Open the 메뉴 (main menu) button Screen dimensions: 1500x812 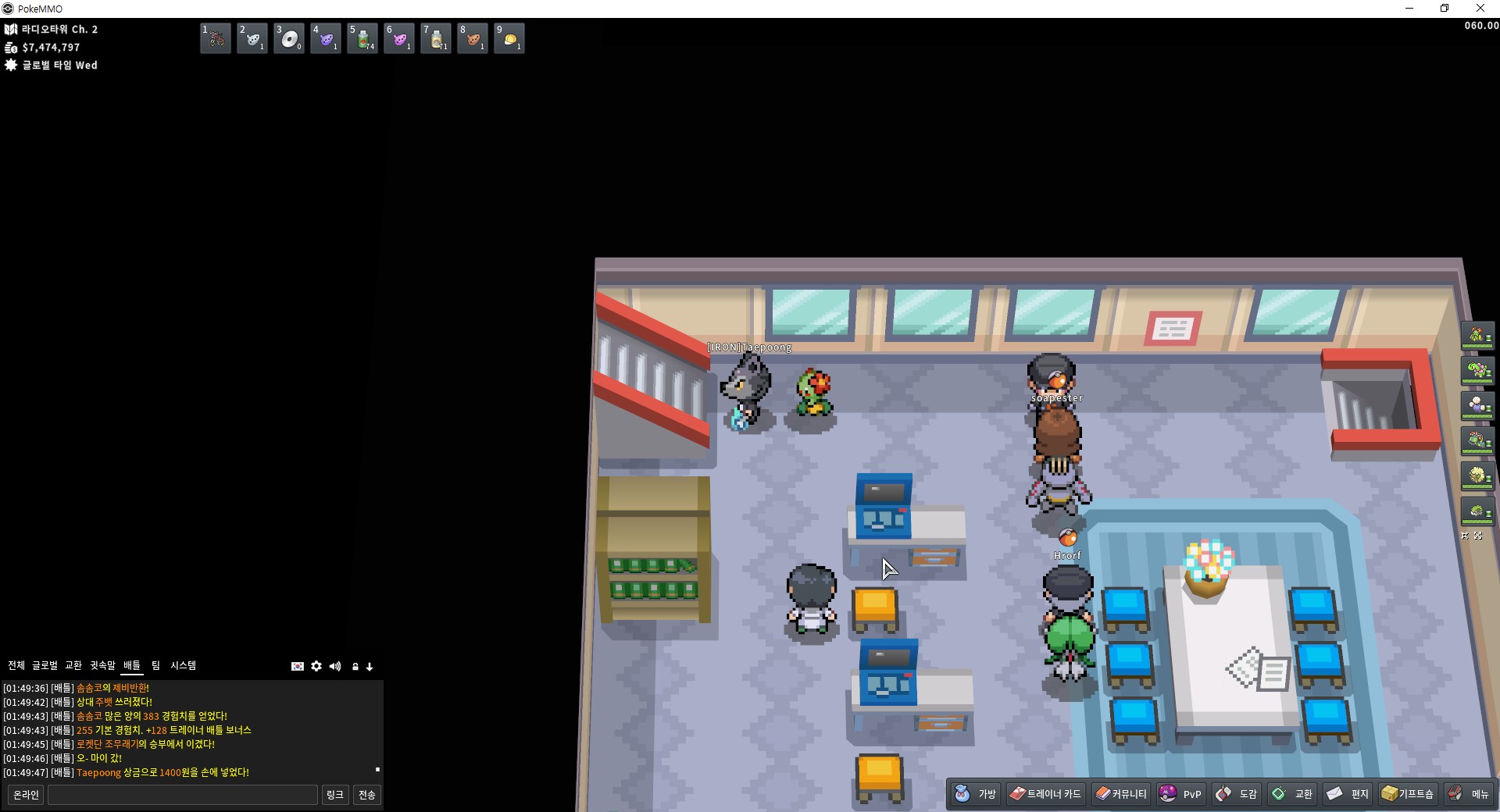point(1469,794)
